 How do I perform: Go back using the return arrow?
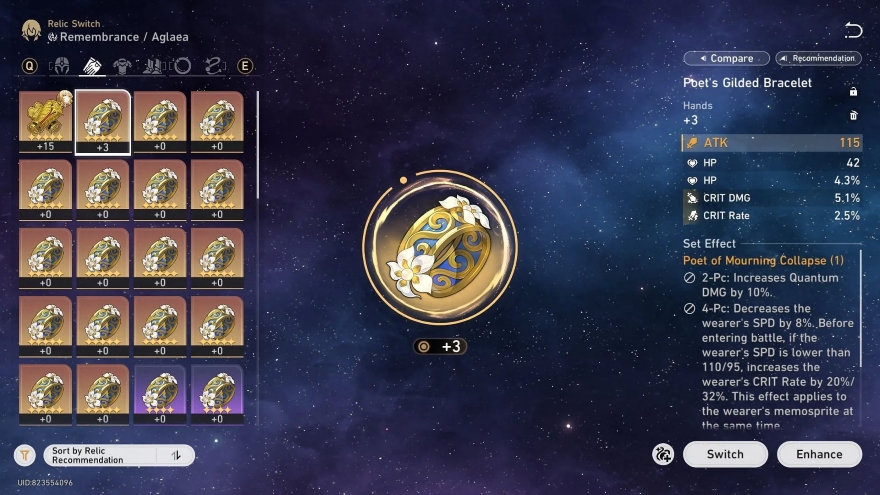pos(853,30)
